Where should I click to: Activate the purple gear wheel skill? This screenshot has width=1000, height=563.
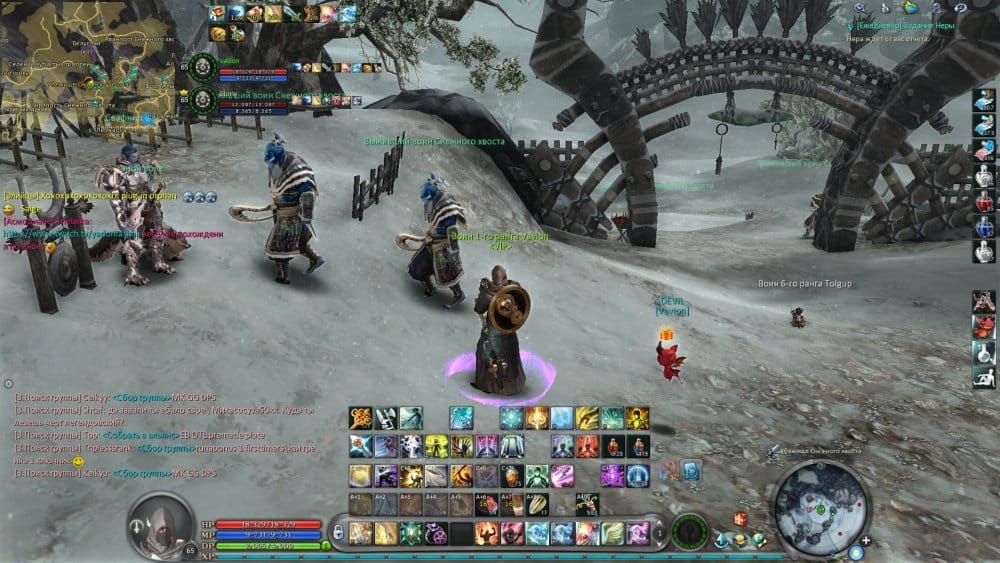(x=436, y=533)
